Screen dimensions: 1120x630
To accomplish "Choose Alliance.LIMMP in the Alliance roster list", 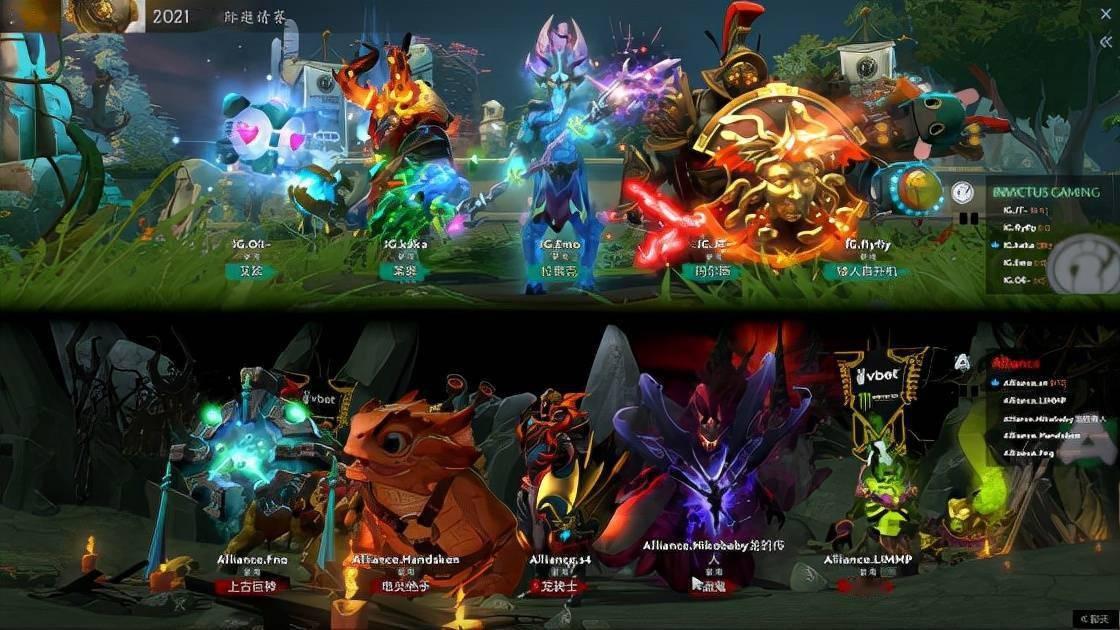I will pos(1034,400).
